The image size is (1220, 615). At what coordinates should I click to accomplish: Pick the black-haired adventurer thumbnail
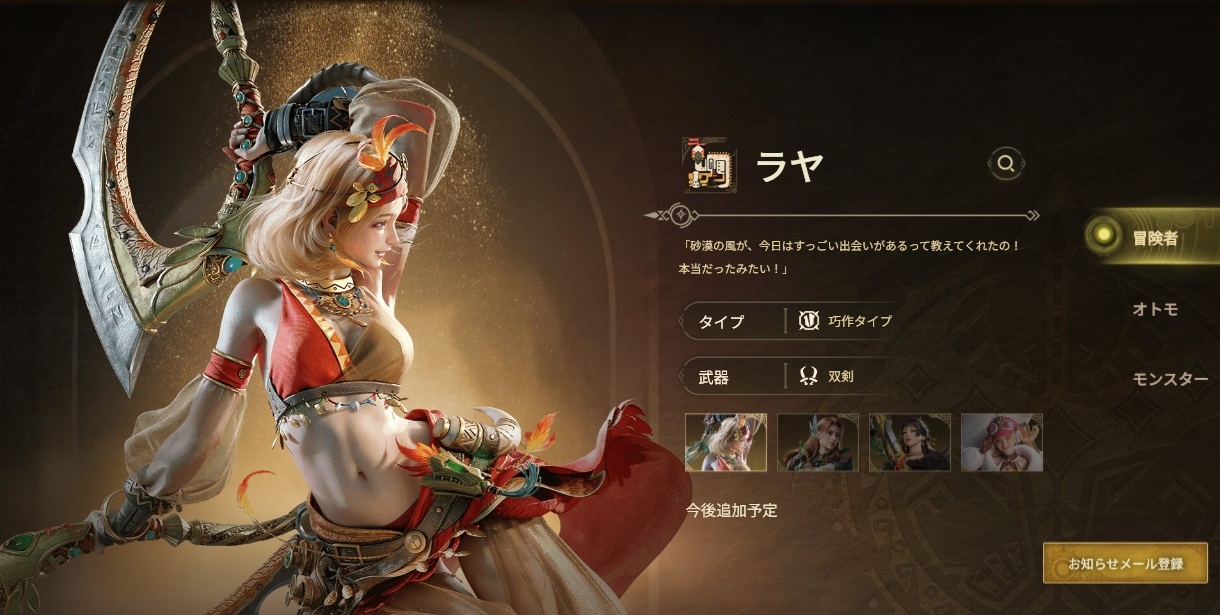click(910, 442)
